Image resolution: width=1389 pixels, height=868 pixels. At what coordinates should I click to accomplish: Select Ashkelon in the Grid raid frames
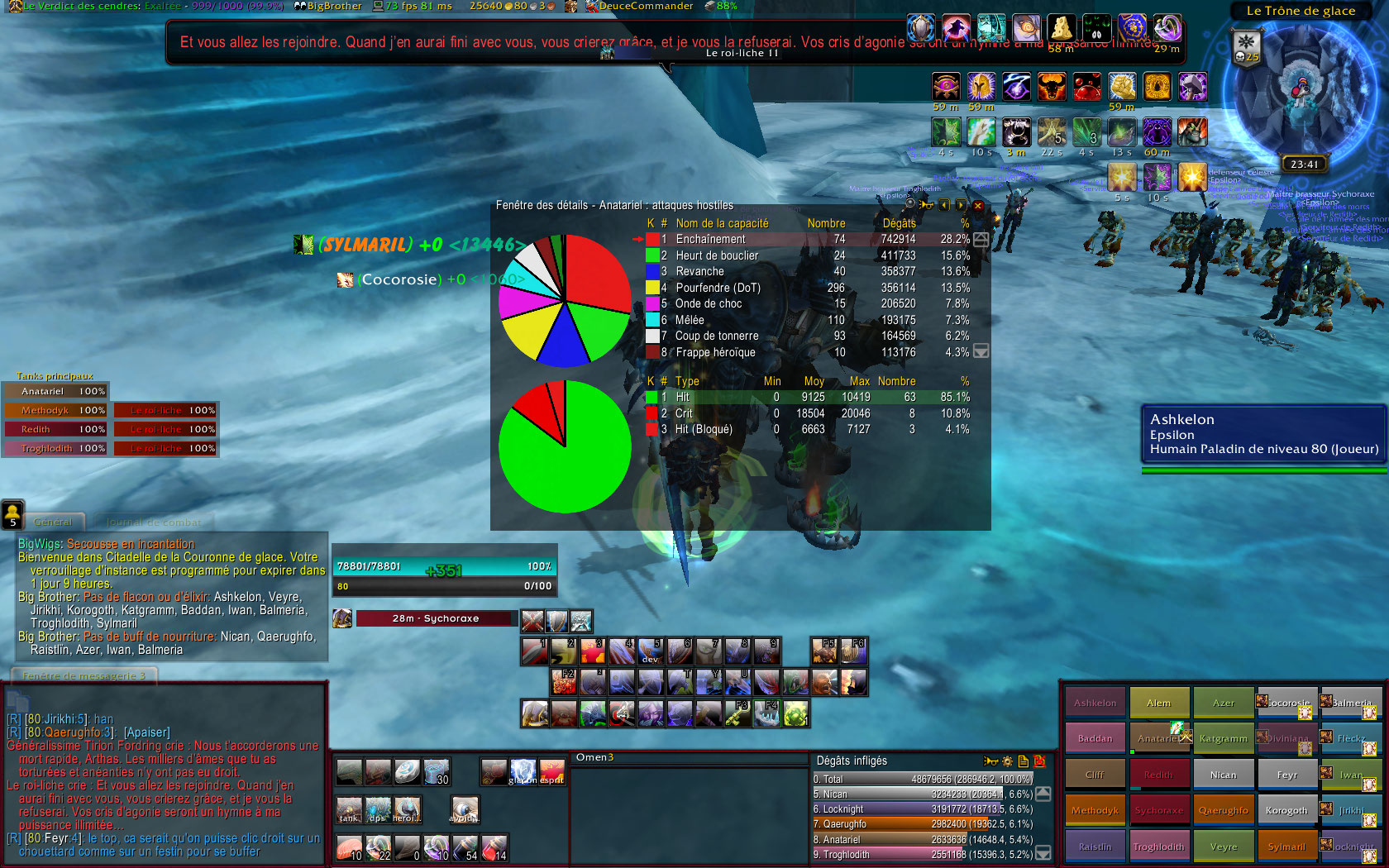point(1095,701)
